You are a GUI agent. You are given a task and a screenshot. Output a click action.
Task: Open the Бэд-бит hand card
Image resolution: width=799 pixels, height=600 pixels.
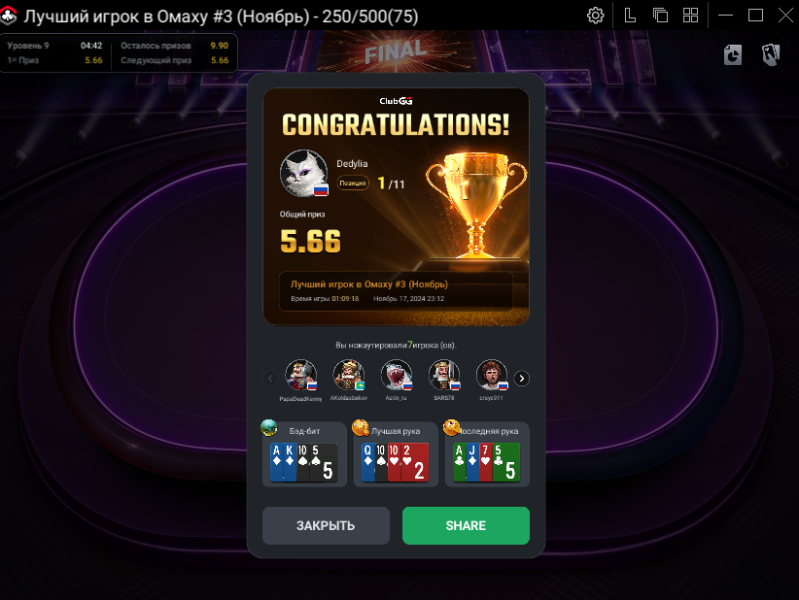[x=305, y=455]
